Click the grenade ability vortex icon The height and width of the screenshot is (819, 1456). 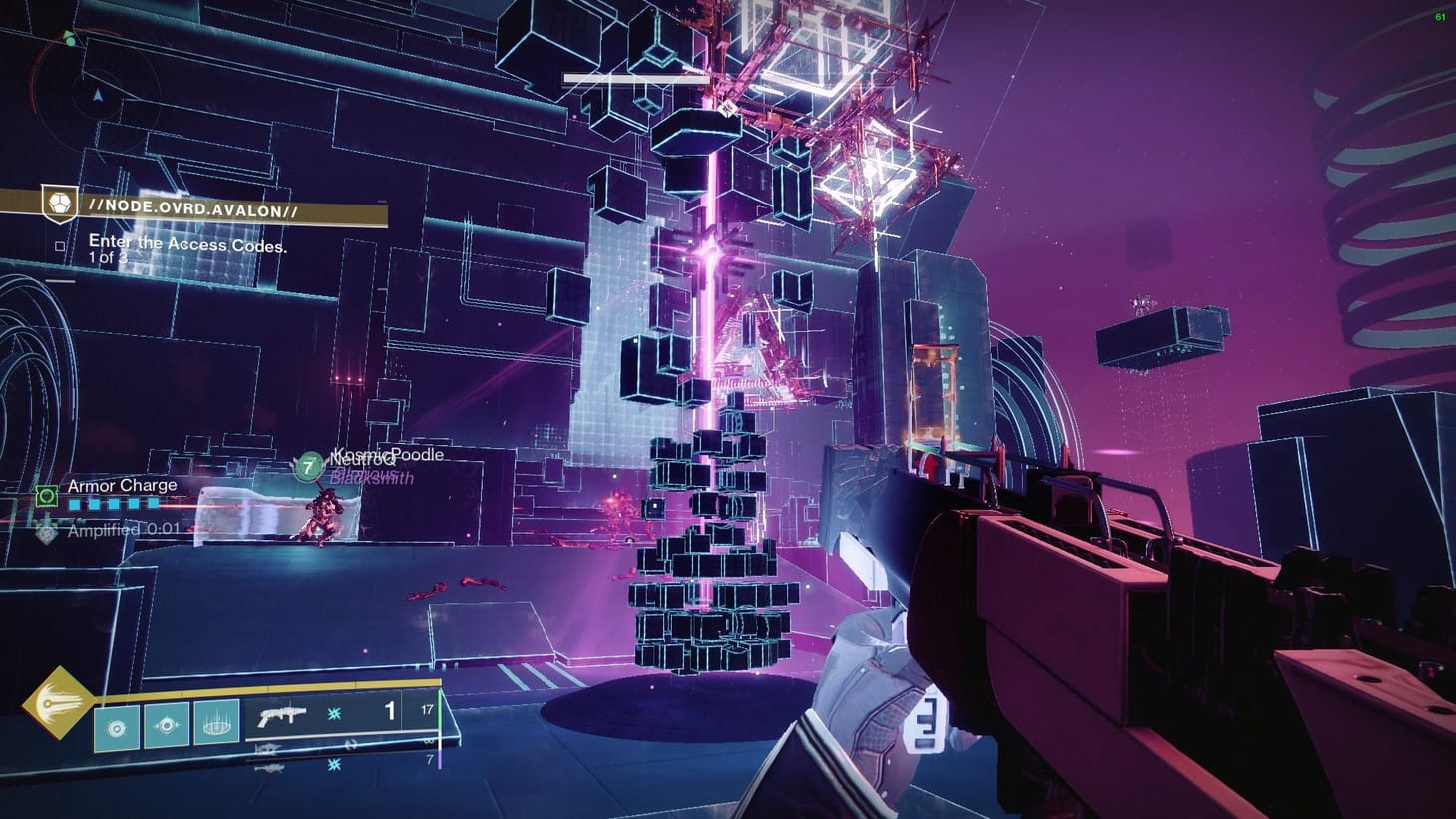[x=215, y=727]
